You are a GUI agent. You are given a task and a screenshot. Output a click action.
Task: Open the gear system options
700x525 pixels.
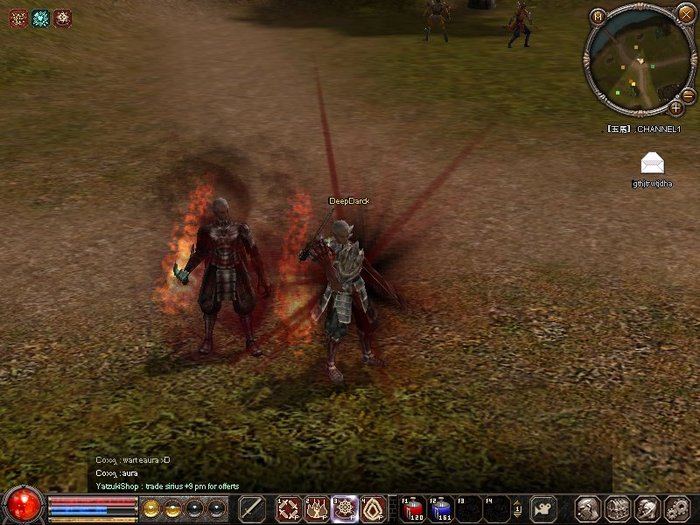point(676,507)
